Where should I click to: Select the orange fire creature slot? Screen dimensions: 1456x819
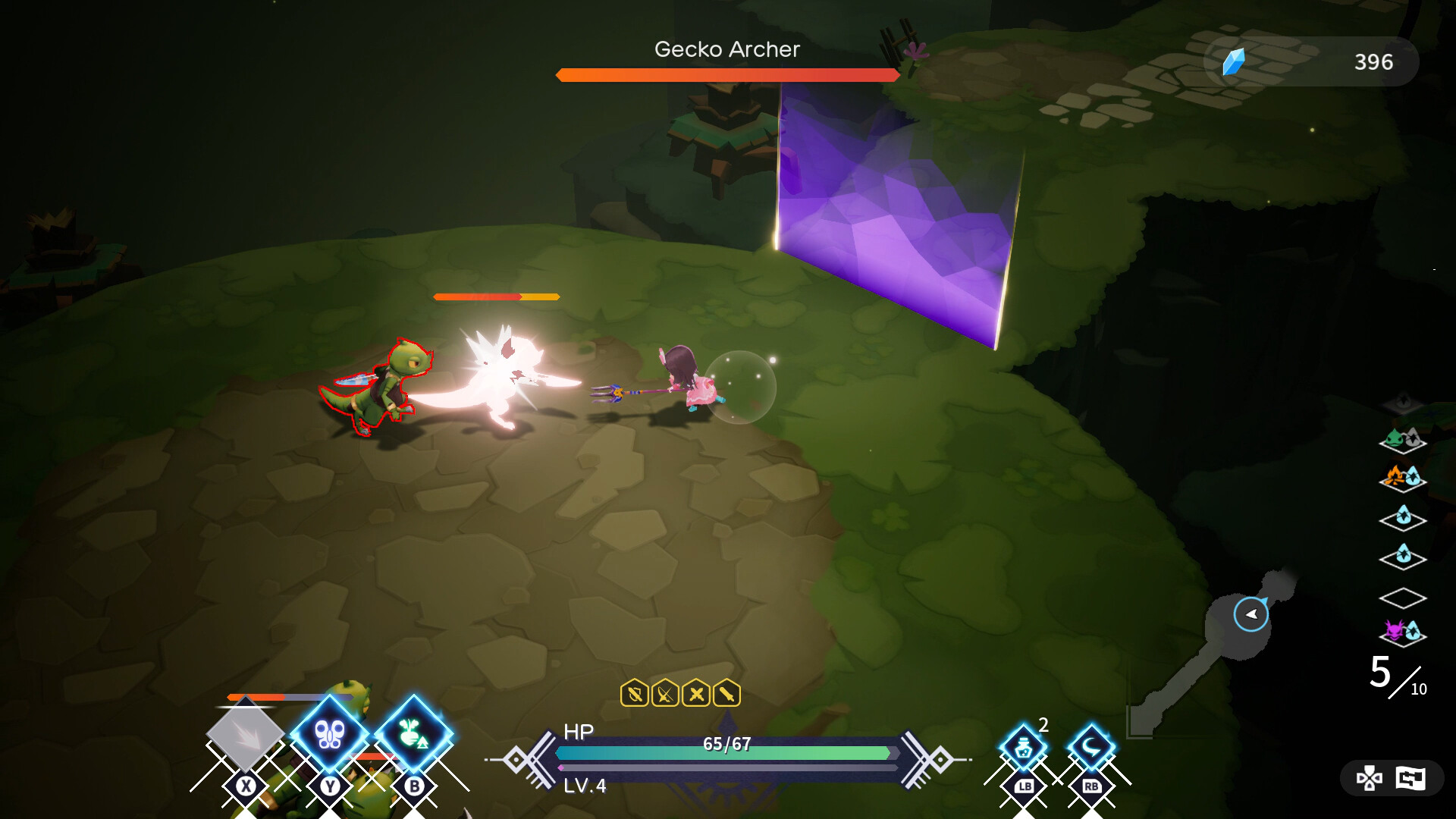(x=1398, y=476)
